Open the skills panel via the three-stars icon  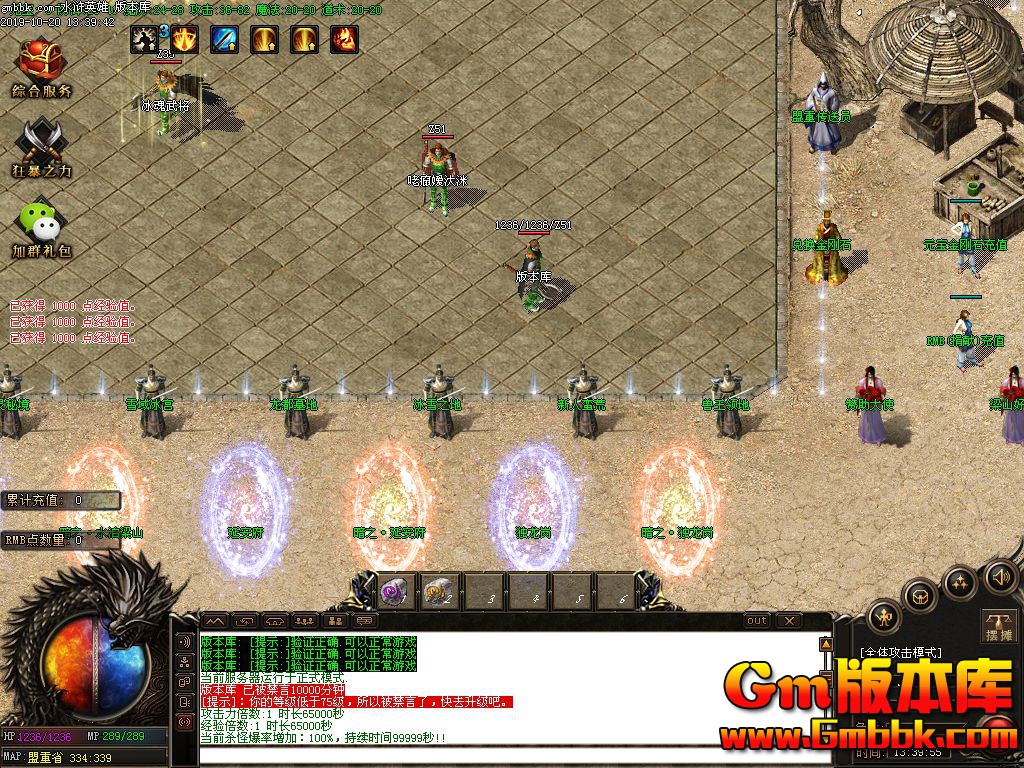click(960, 582)
